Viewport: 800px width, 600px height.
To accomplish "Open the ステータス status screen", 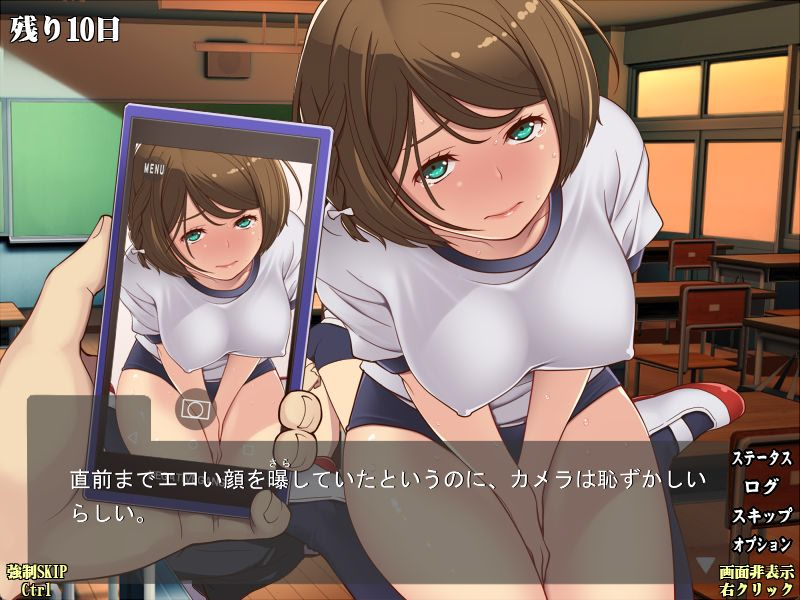I will 762,459.
